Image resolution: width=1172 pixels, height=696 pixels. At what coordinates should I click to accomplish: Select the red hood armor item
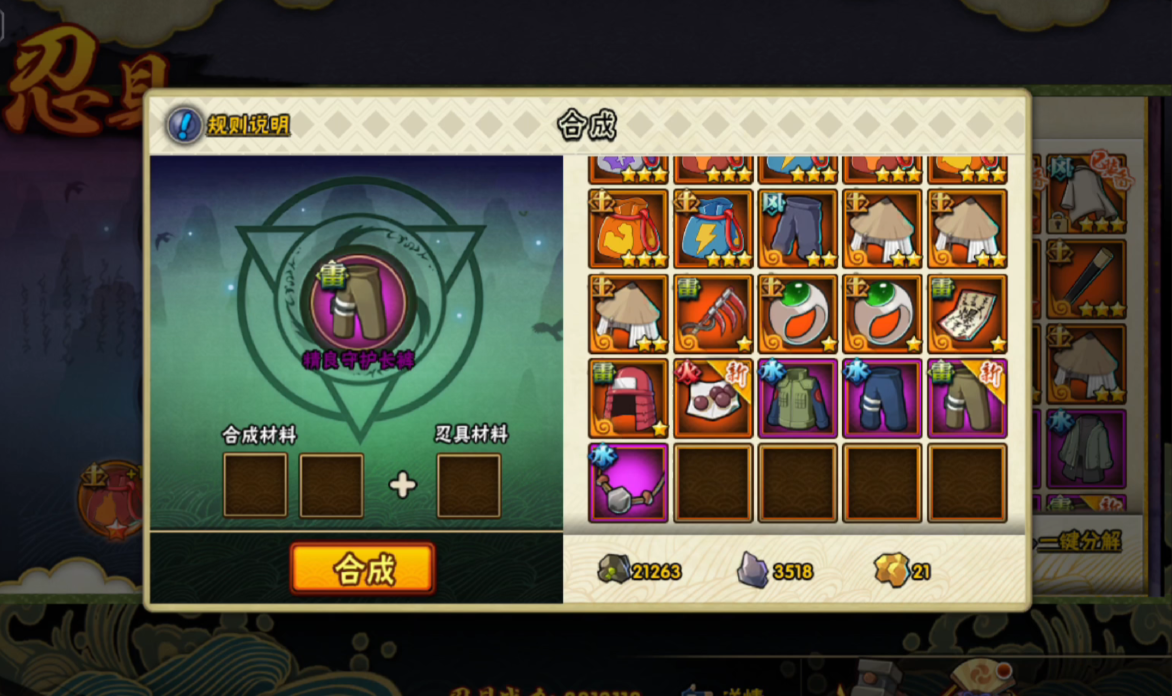tap(628, 398)
